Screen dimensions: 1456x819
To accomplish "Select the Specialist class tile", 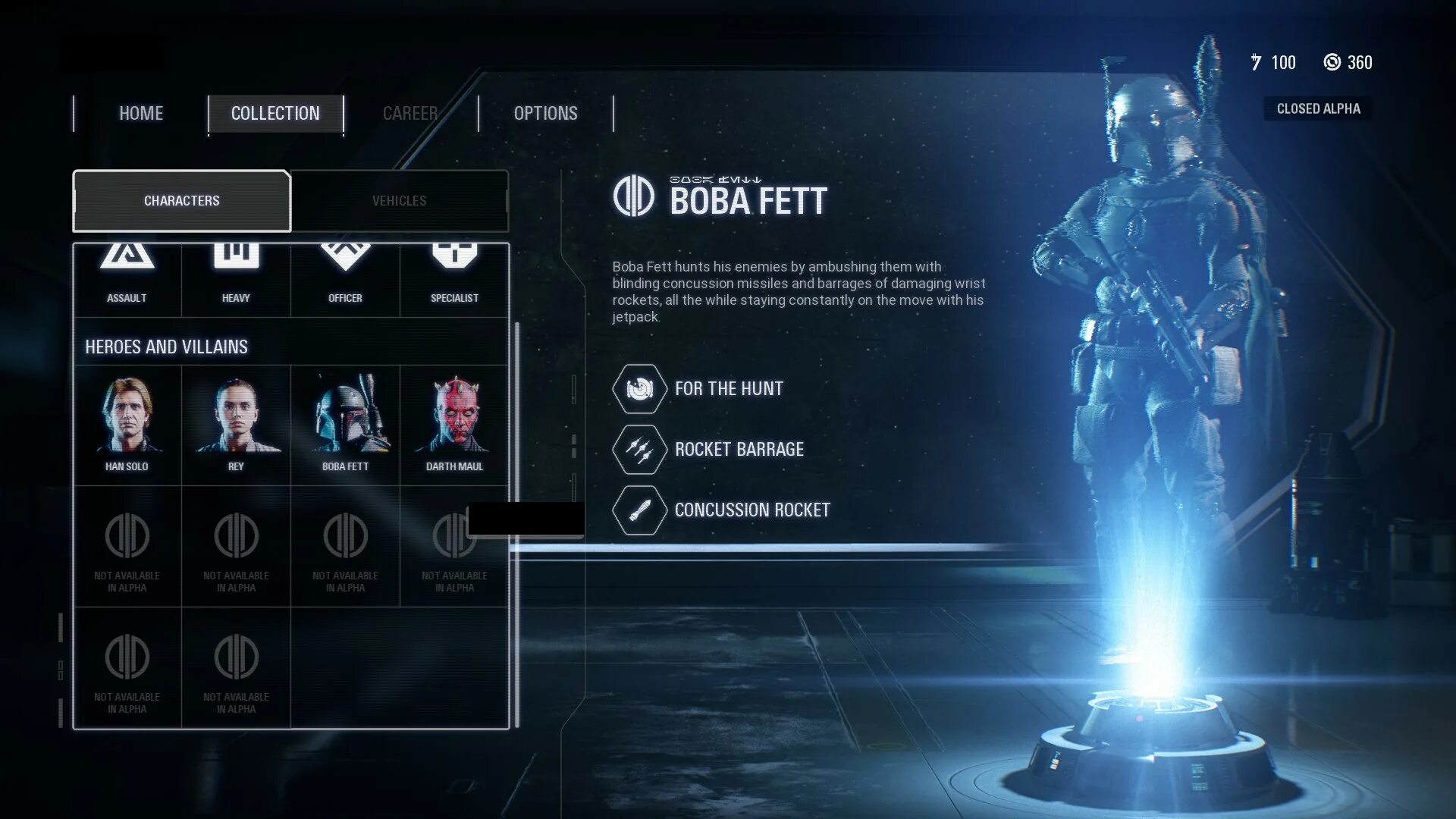I will tap(454, 277).
